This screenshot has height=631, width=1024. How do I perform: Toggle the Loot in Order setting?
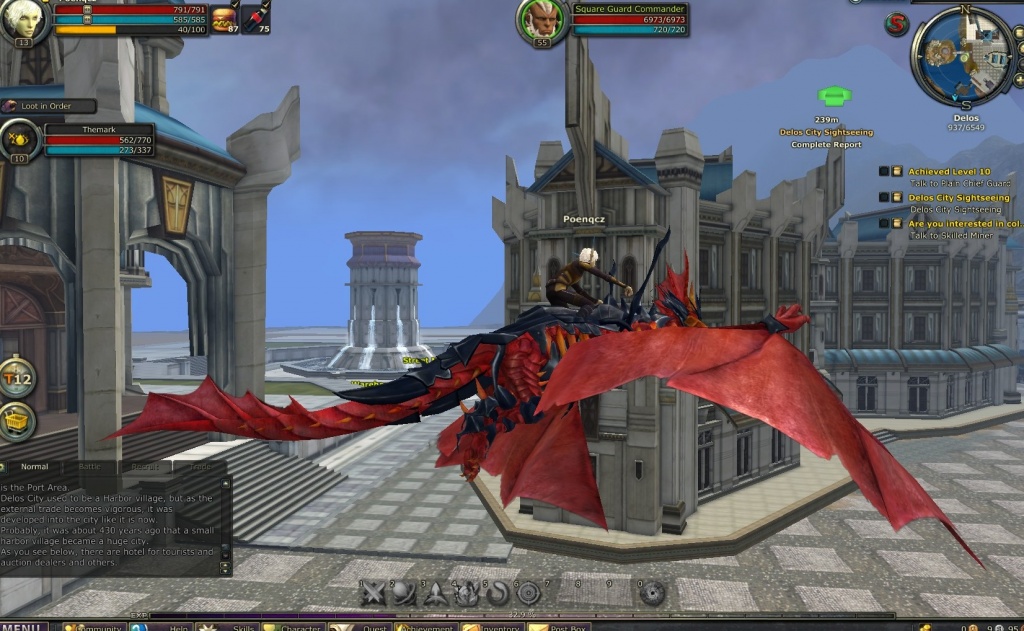[x=50, y=106]
